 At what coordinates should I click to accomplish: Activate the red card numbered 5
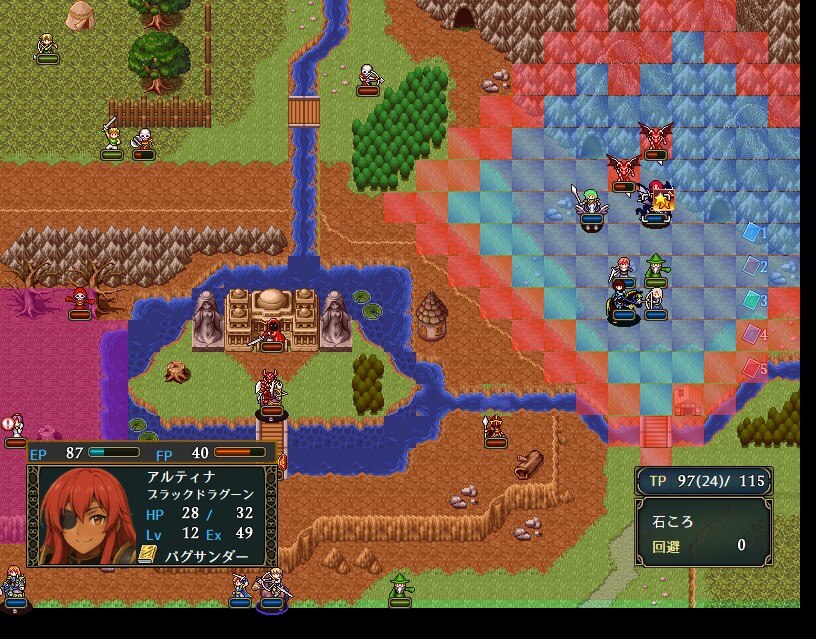coord(752,368)
